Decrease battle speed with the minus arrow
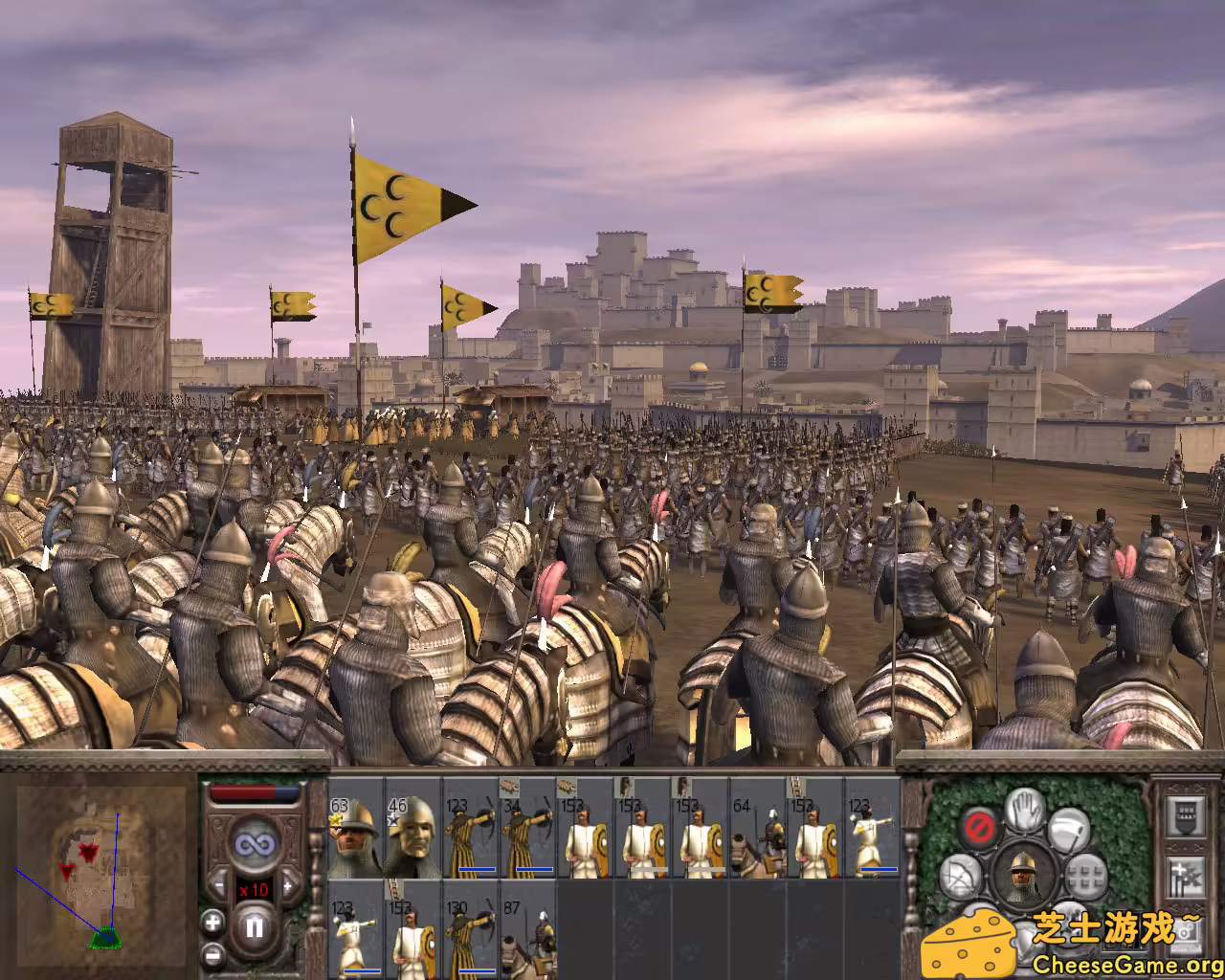 coord(218,884)
